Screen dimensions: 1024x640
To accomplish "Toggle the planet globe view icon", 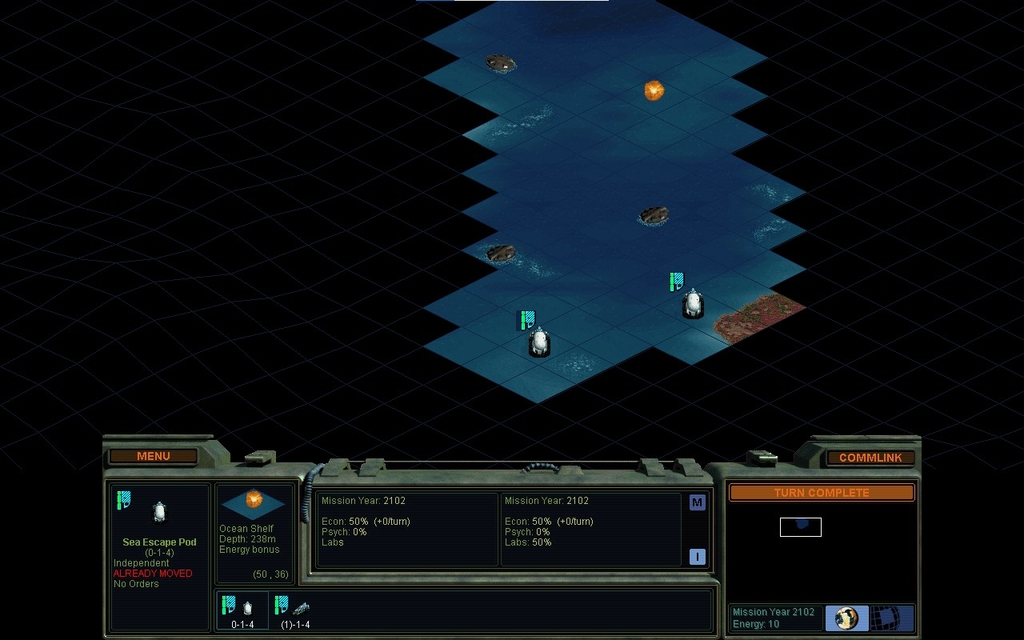I will 847,618.
